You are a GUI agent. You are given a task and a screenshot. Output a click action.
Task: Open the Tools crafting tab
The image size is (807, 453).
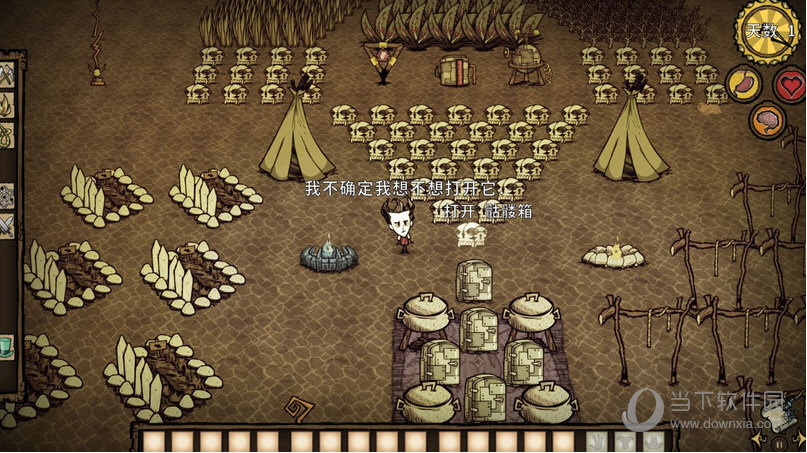click(x=6, y=73)
